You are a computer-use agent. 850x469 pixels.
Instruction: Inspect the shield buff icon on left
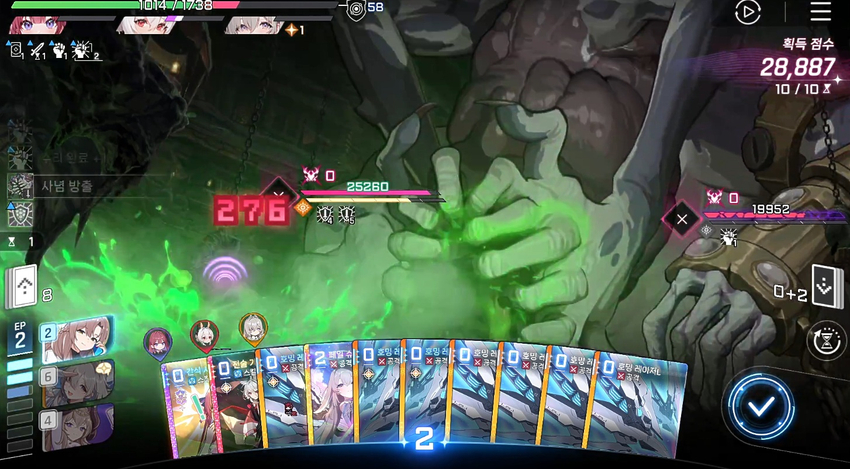(x=20, y=213)
